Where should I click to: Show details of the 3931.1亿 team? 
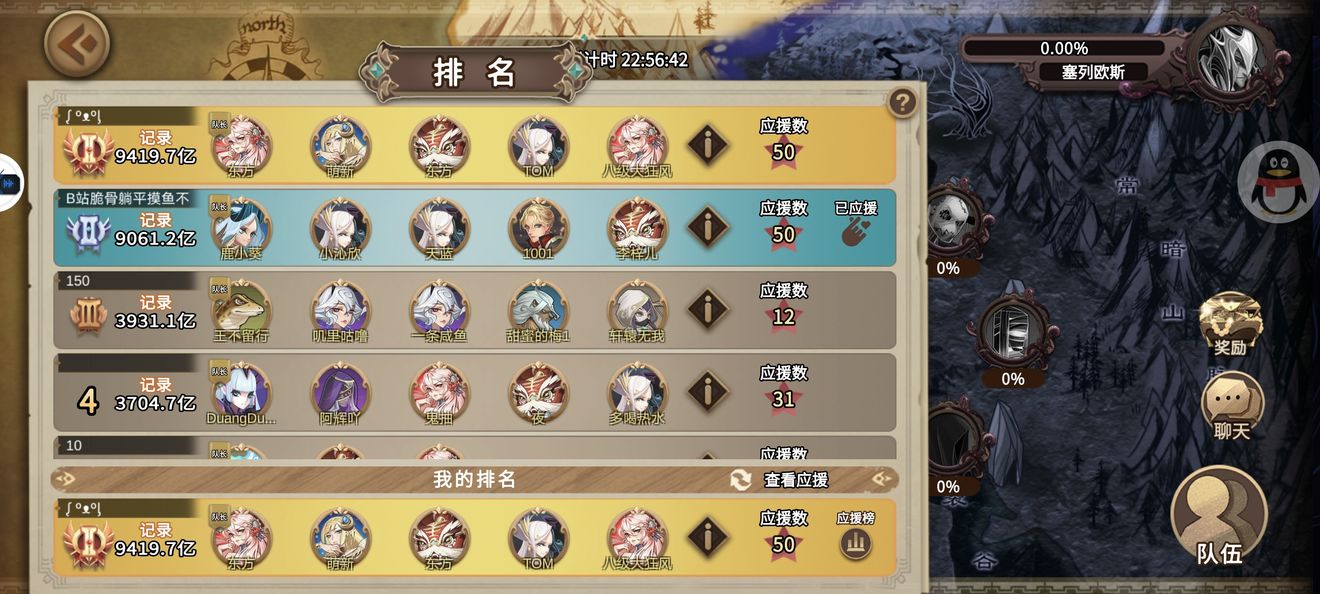tap(707, 309)
